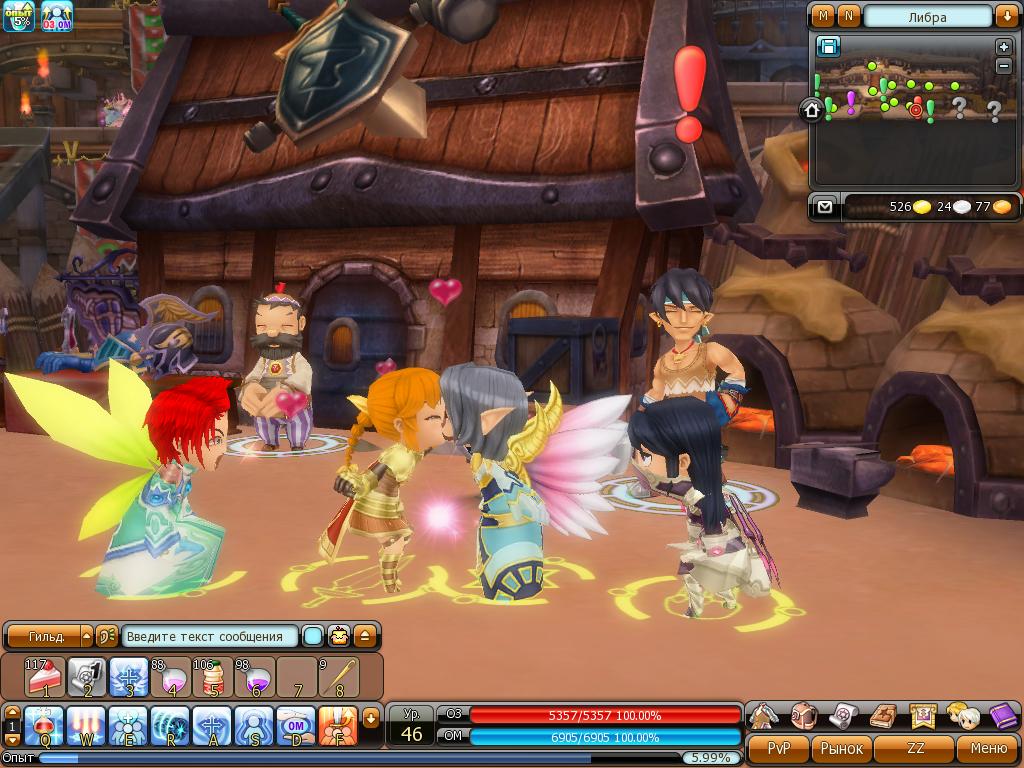Click the N button above the minimap
The width and height of the screenshot is (1024, 768).
point(848,16)
